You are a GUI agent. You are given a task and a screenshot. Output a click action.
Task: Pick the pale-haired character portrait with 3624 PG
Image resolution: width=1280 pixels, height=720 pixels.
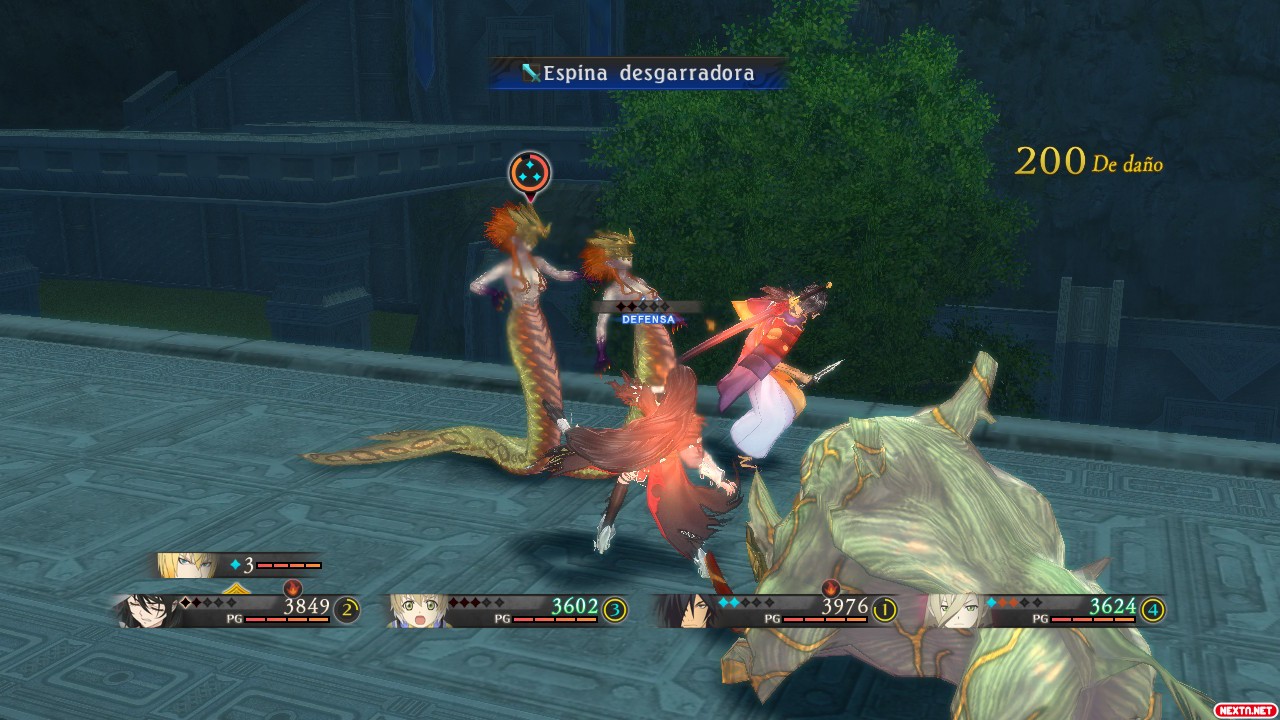pyautogui.click(x=951, y=610)
